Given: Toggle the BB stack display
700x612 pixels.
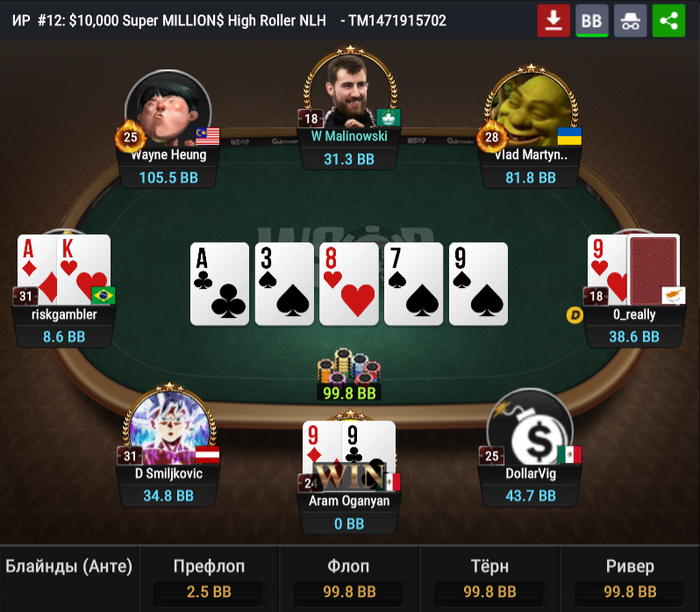Looking at the screenshot, I should tap(592, 20).
